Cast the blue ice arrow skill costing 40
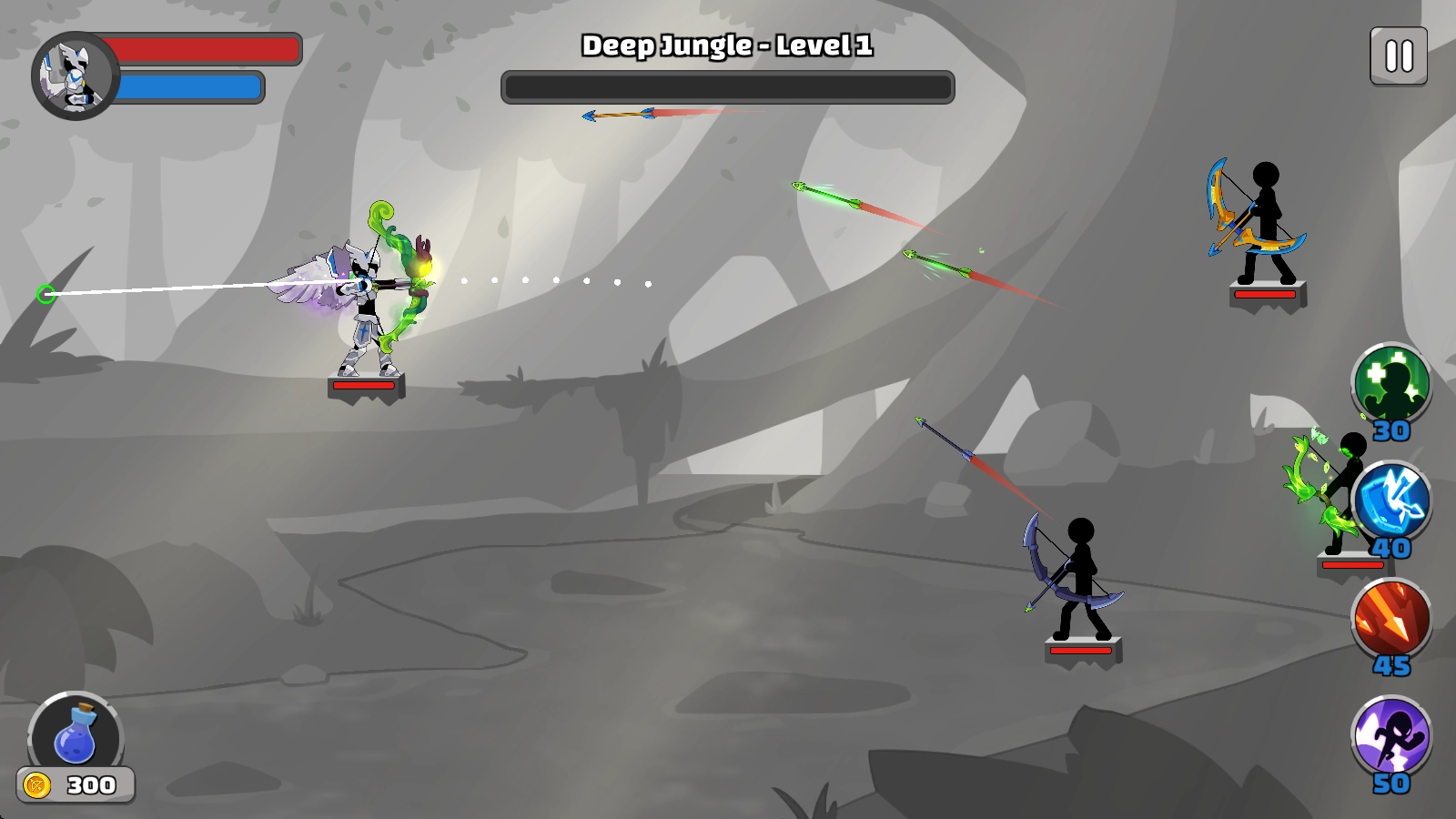 tap(1390, 502)
